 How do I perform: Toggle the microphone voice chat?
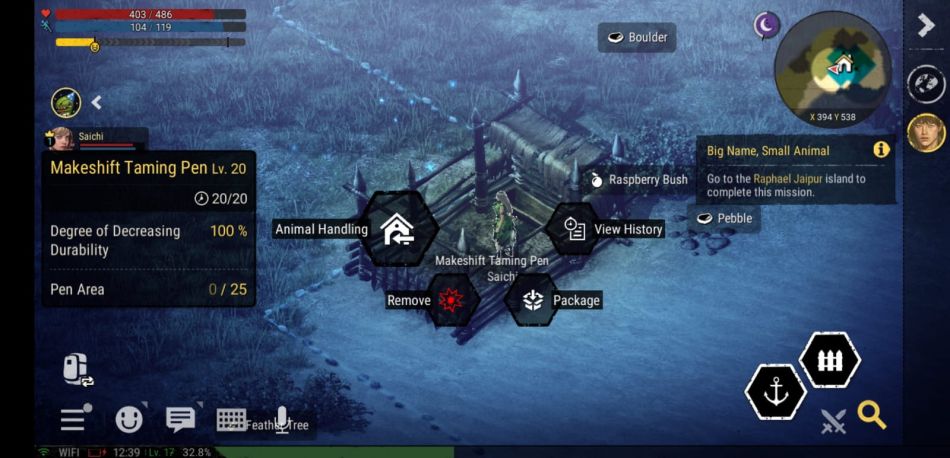(283, 420)
